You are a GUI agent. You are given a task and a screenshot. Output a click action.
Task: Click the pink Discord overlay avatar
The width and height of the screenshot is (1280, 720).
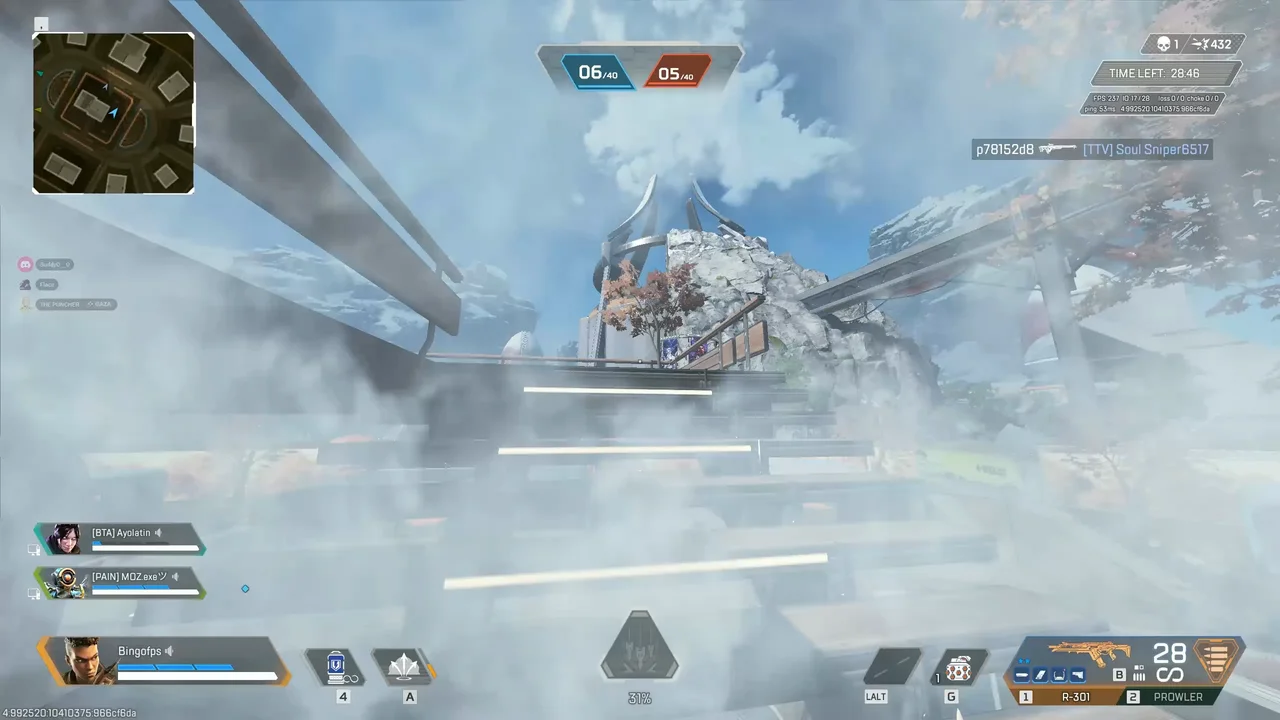(25, 264)
